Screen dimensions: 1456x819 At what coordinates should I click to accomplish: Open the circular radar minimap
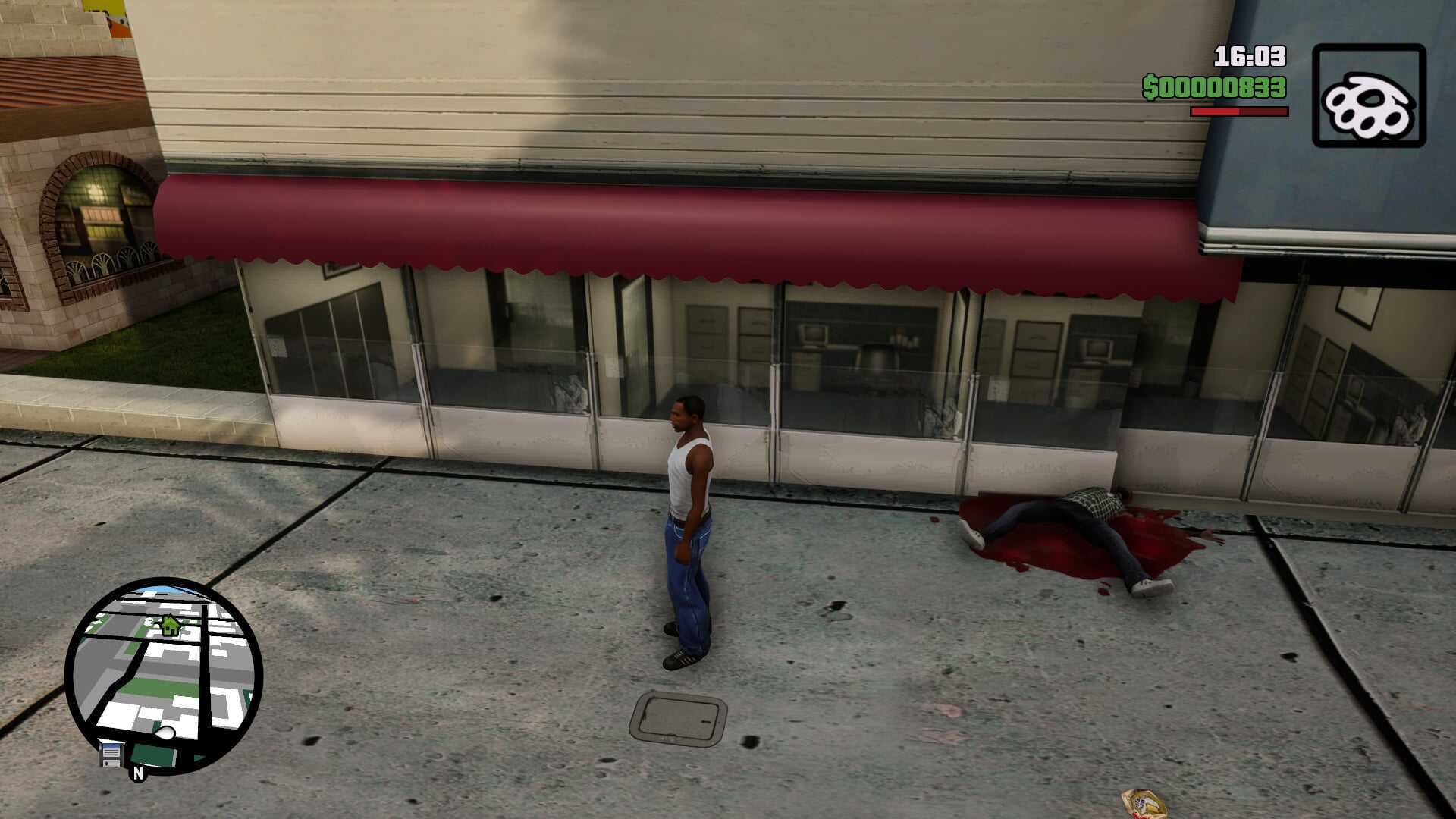pyautogui.click(x=164, y=676)
